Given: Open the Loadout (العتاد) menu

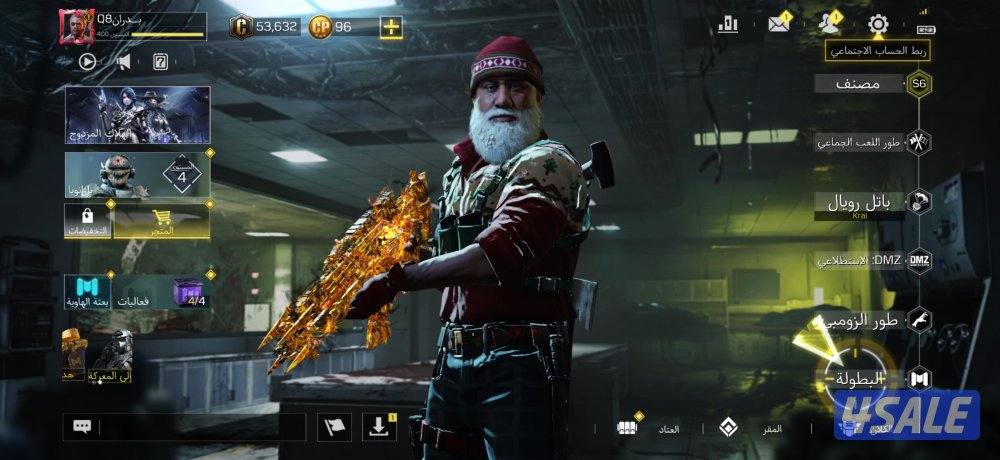Looking at the screenshot, I should click(650, 428).
